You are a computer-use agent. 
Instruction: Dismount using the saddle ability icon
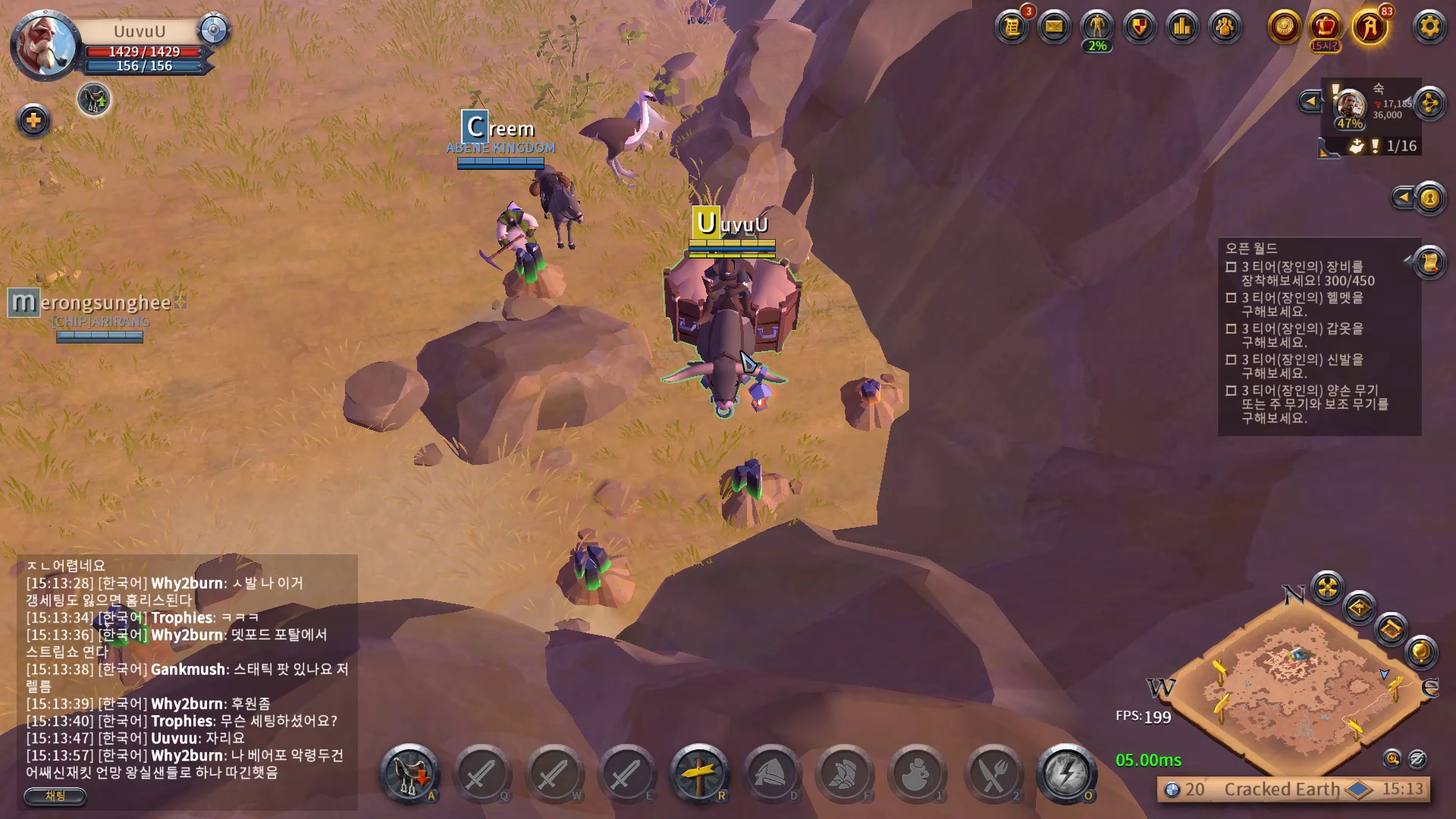[409, 773]
